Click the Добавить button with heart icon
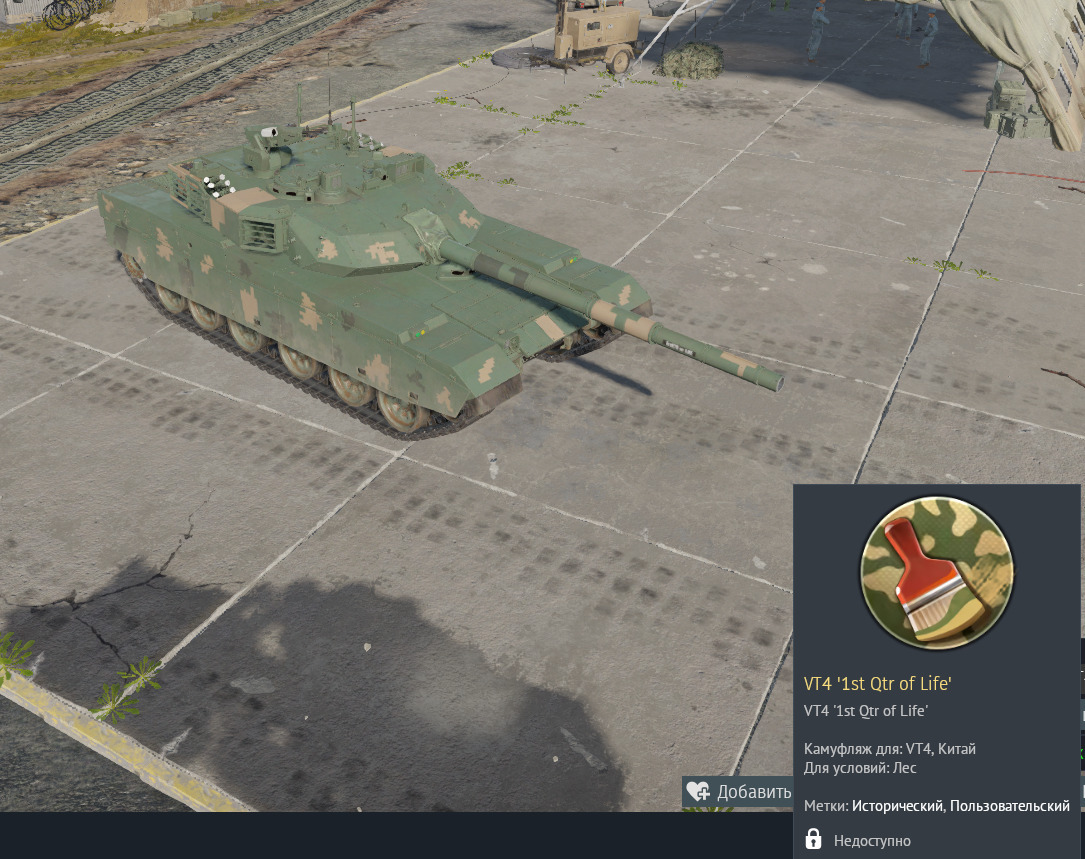Screen dimensions: 1085x859 (x=738, y=792)
